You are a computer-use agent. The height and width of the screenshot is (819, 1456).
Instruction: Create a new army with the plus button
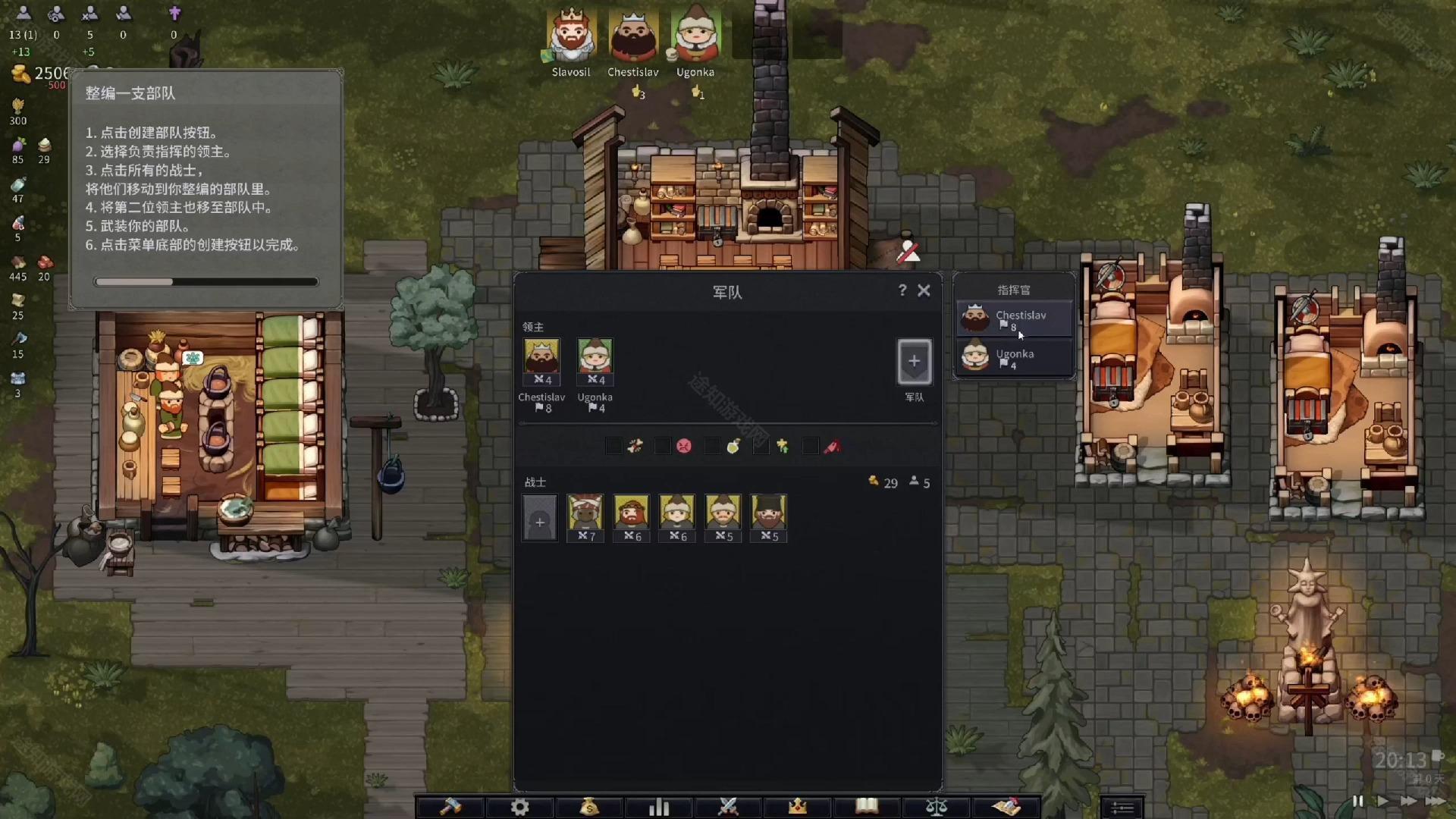(x=914, y=362)
